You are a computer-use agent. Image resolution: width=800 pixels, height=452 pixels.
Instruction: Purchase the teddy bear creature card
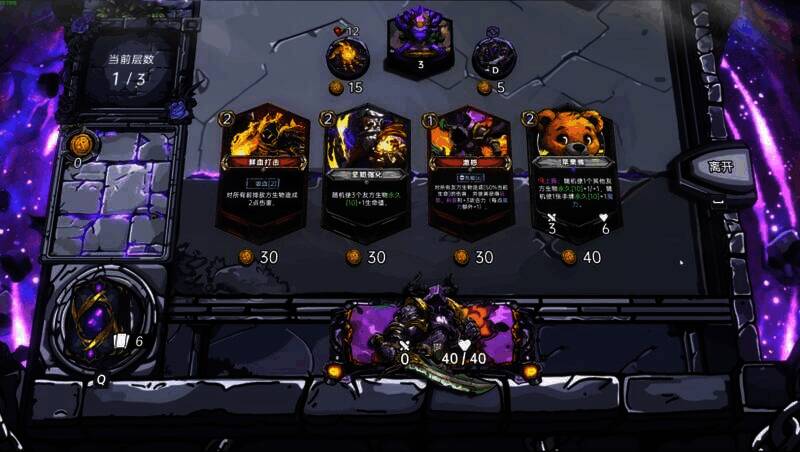(x=571, y=175)
